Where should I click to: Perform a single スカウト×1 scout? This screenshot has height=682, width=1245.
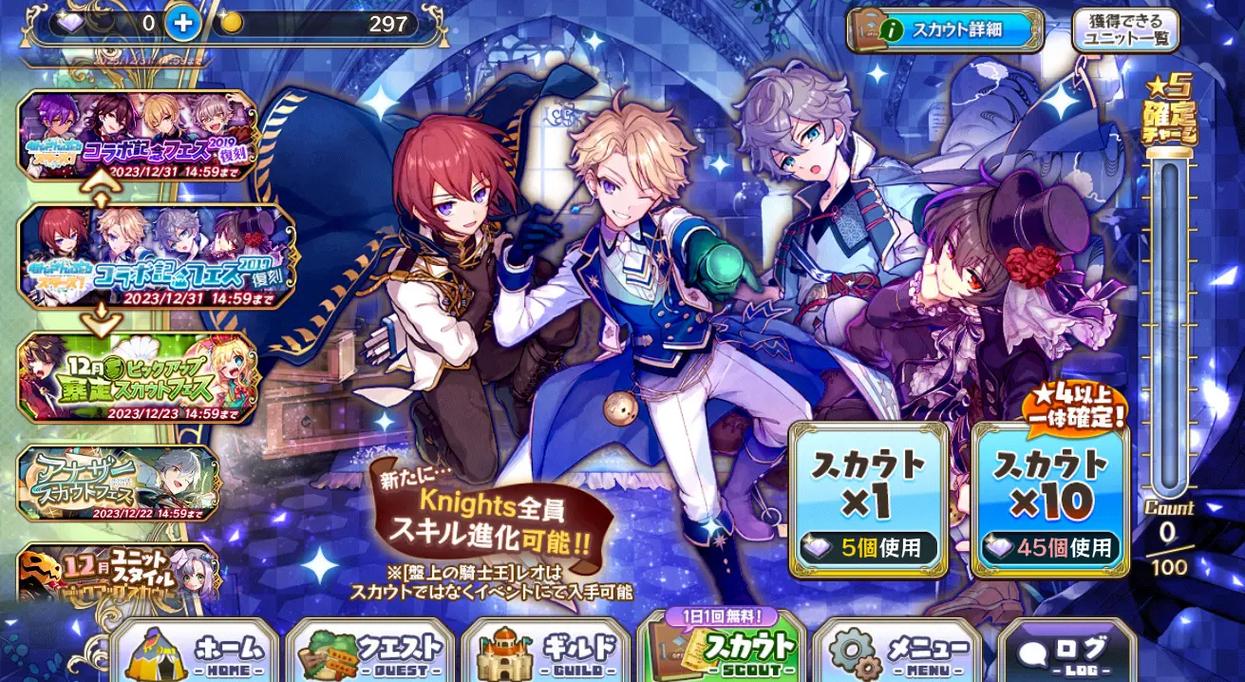pos(868,500)
